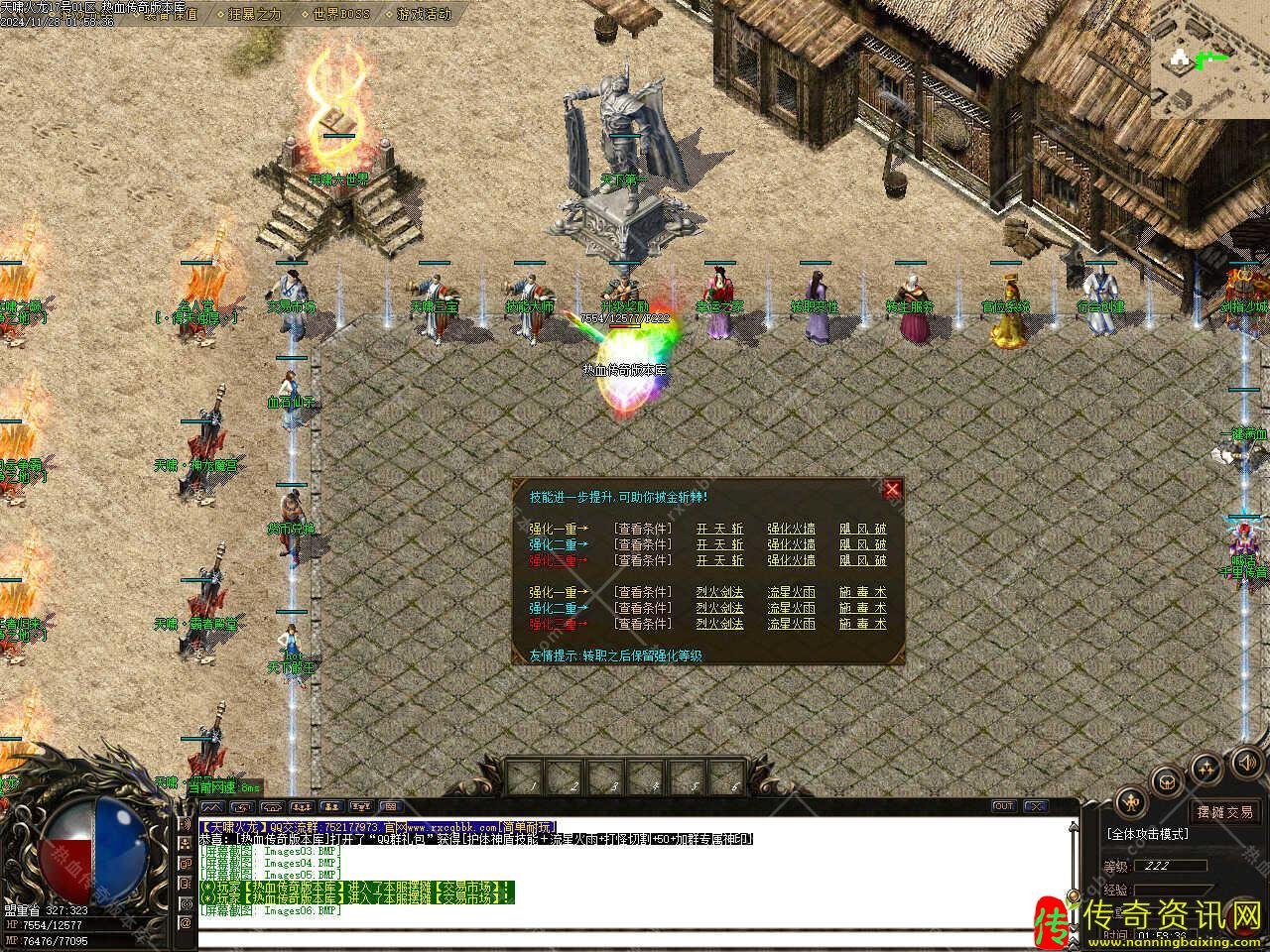1270x952 pixels.
Task: Click the OUT button above chat
Action: click(1003, 806)
